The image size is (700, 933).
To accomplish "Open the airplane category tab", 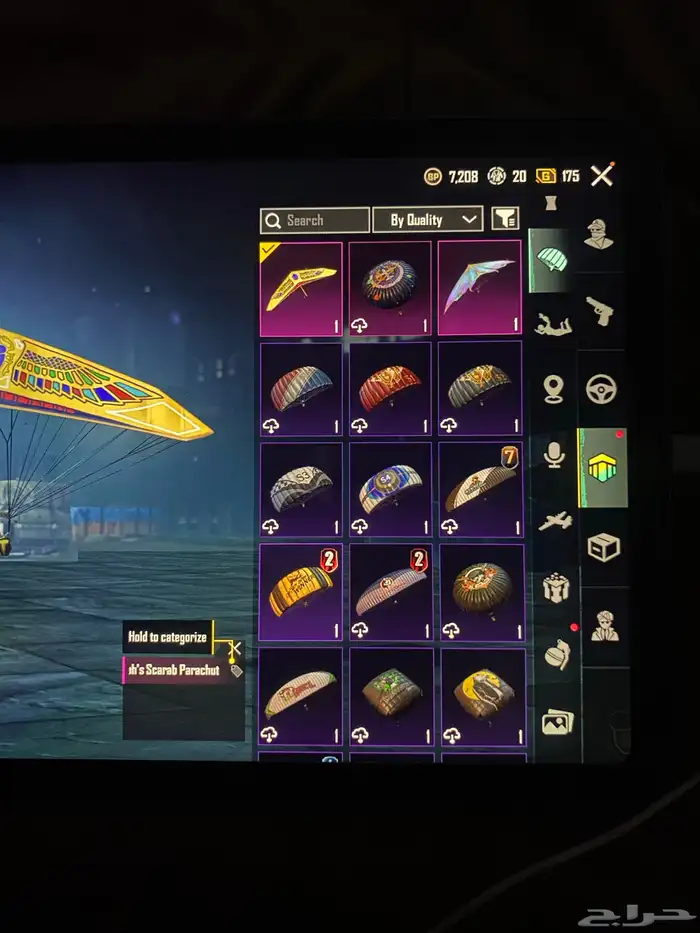I will (x=554, y=522).
